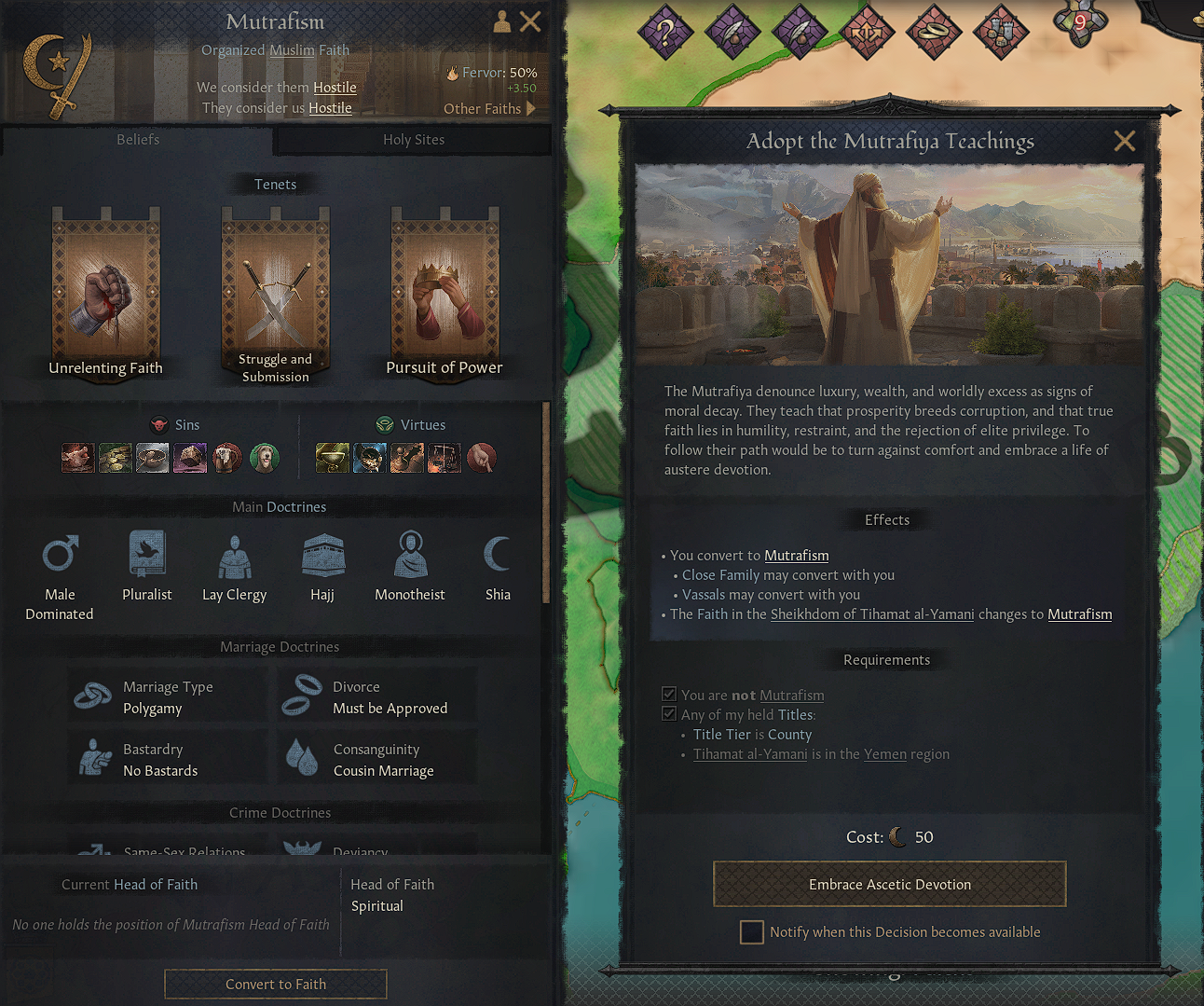Enable Notify when this Decision becomes available
This screenshot has height=1006, width=1204.
click(x=751, y=931)
